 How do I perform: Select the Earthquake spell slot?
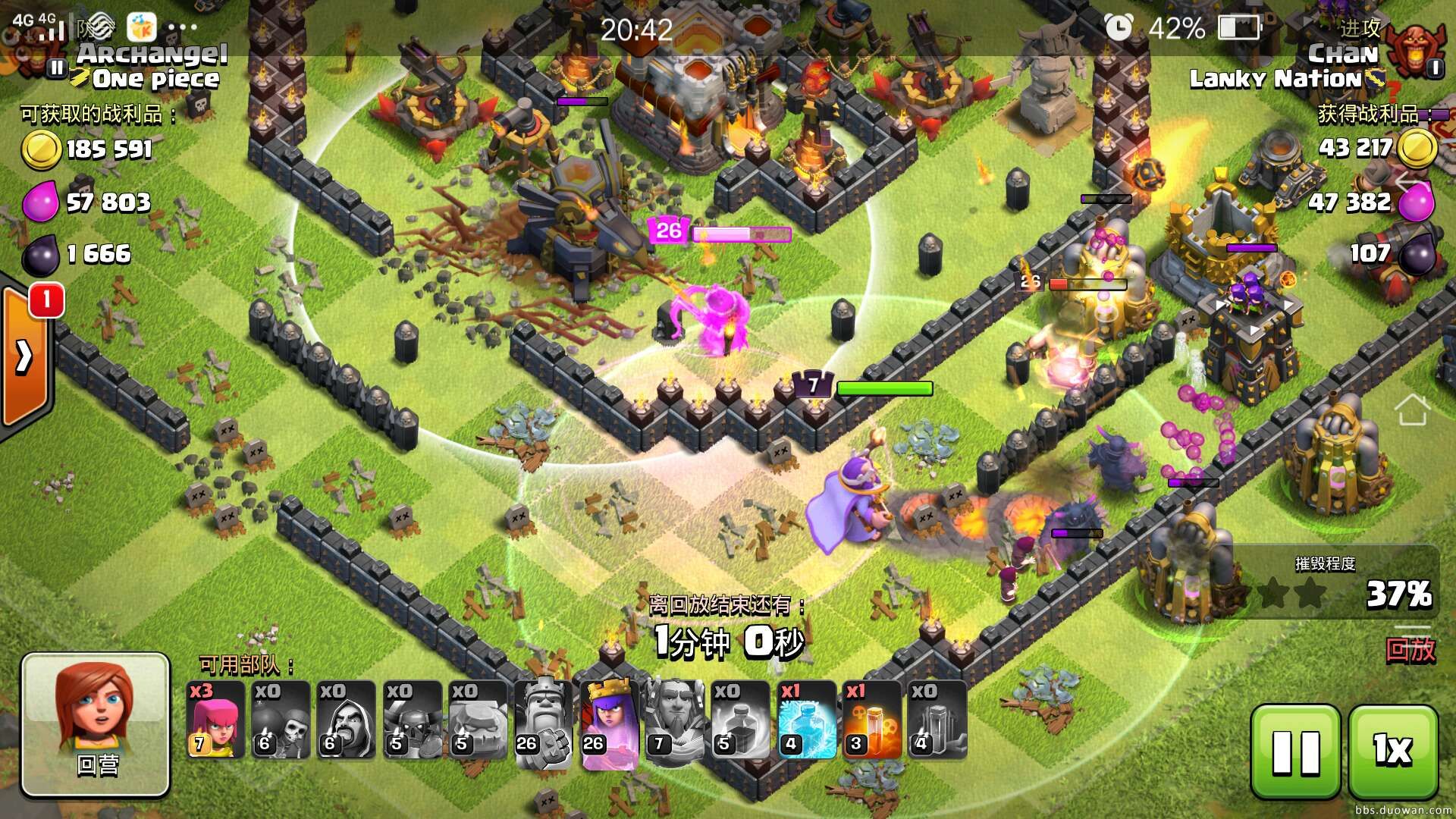tap(937, 720)
